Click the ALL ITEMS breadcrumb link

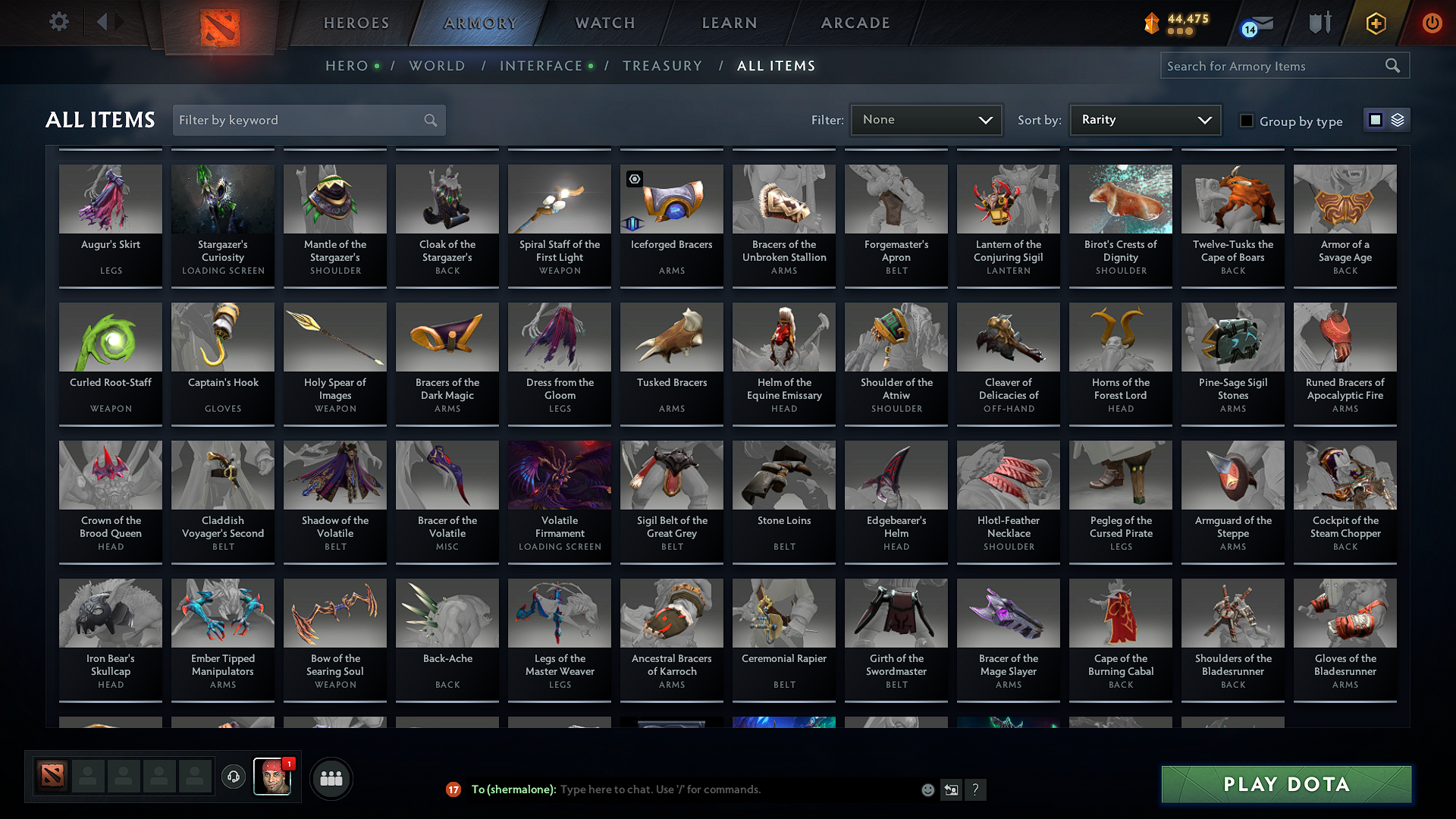(776, 66)
